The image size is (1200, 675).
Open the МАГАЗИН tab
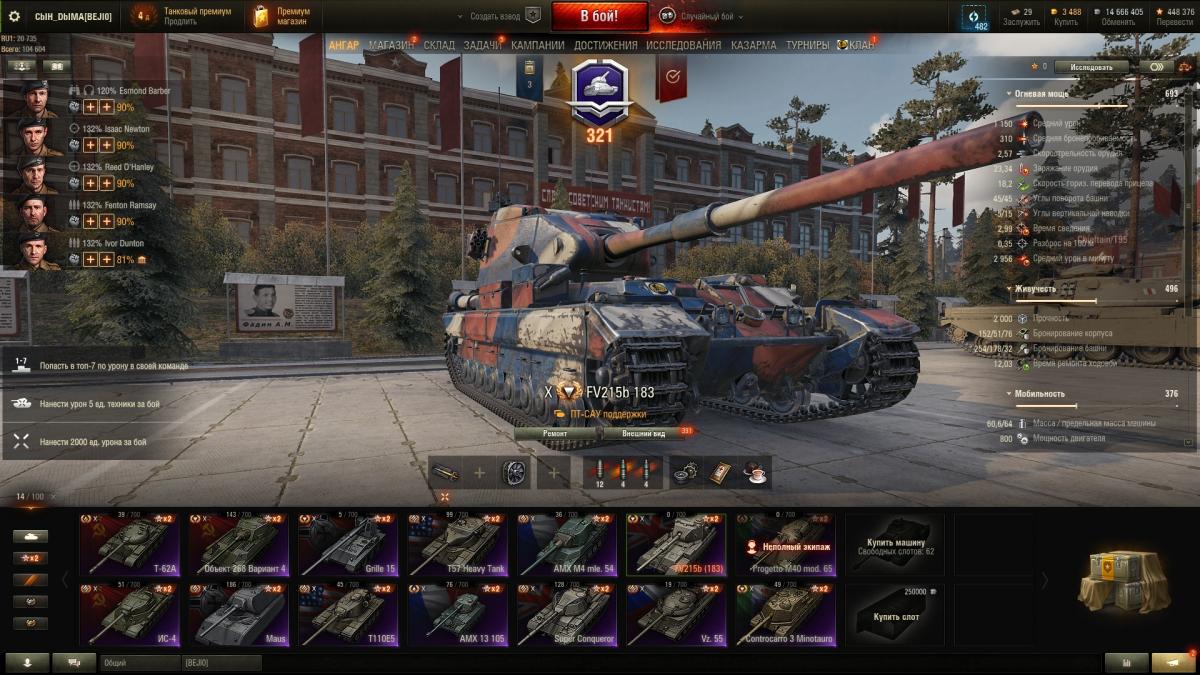point(391,46)
